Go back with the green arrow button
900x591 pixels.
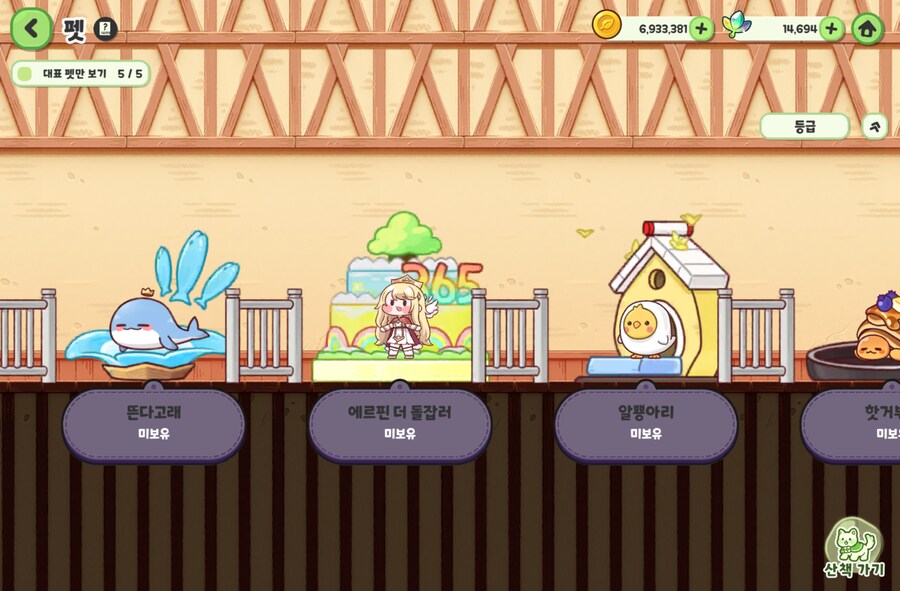[x=32, y=28]
